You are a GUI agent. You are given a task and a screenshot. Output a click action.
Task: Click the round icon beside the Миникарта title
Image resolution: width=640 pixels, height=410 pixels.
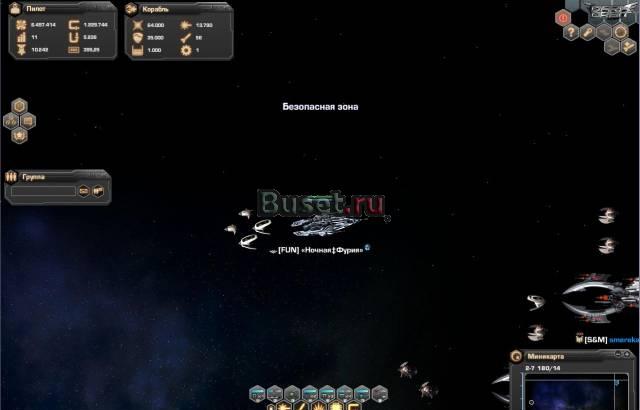point(516,356)
